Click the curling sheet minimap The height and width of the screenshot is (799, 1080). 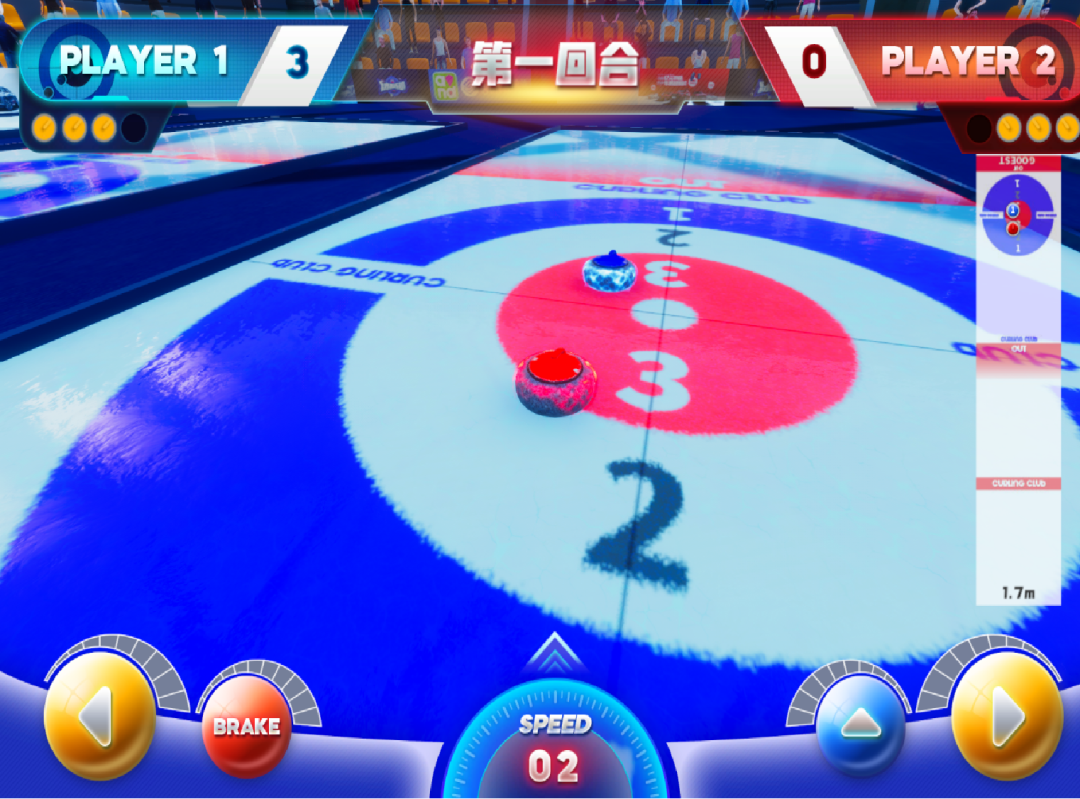click(1018, 380)
